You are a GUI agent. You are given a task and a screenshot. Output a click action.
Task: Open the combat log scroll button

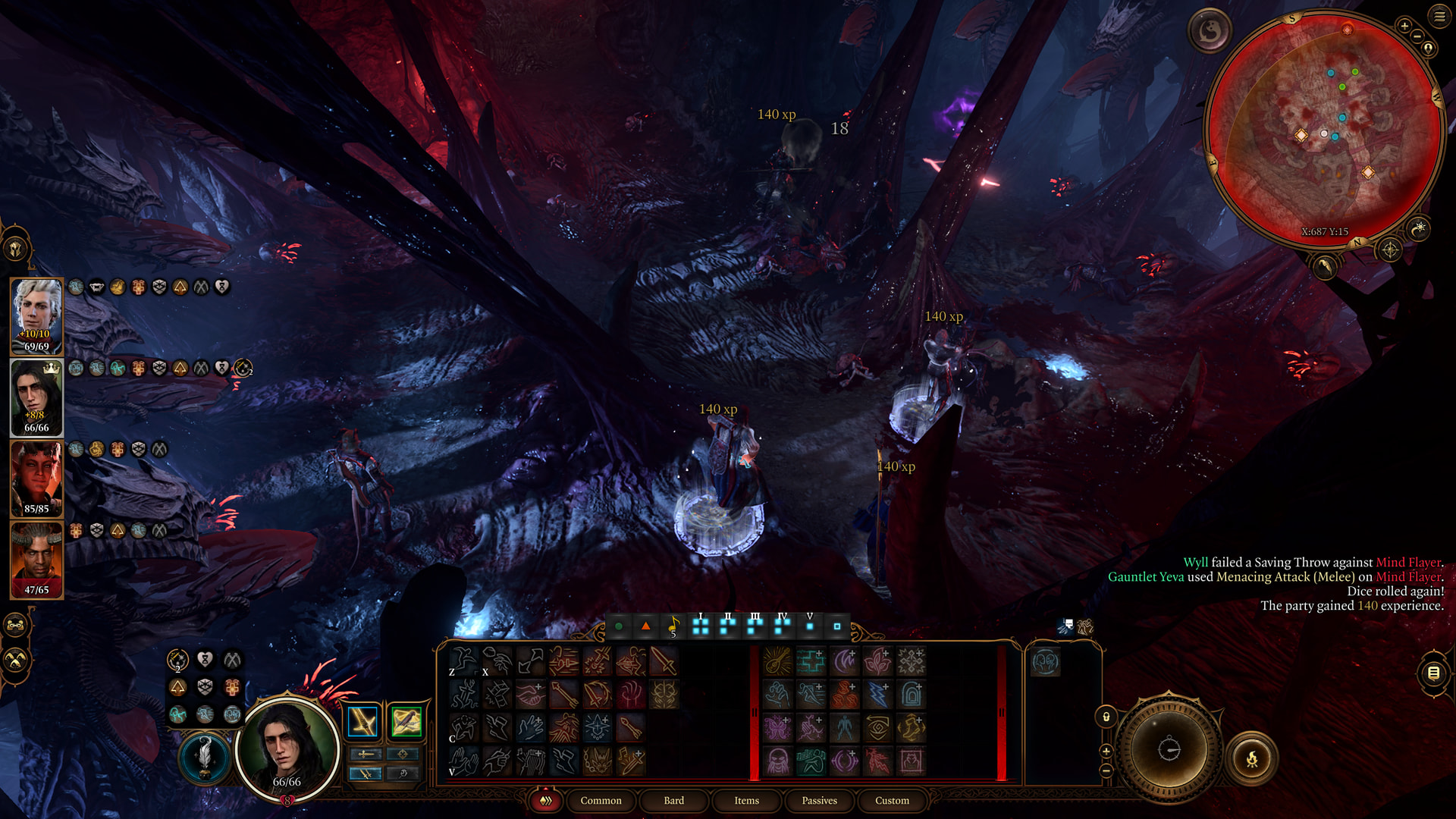tap(1433, 673)
